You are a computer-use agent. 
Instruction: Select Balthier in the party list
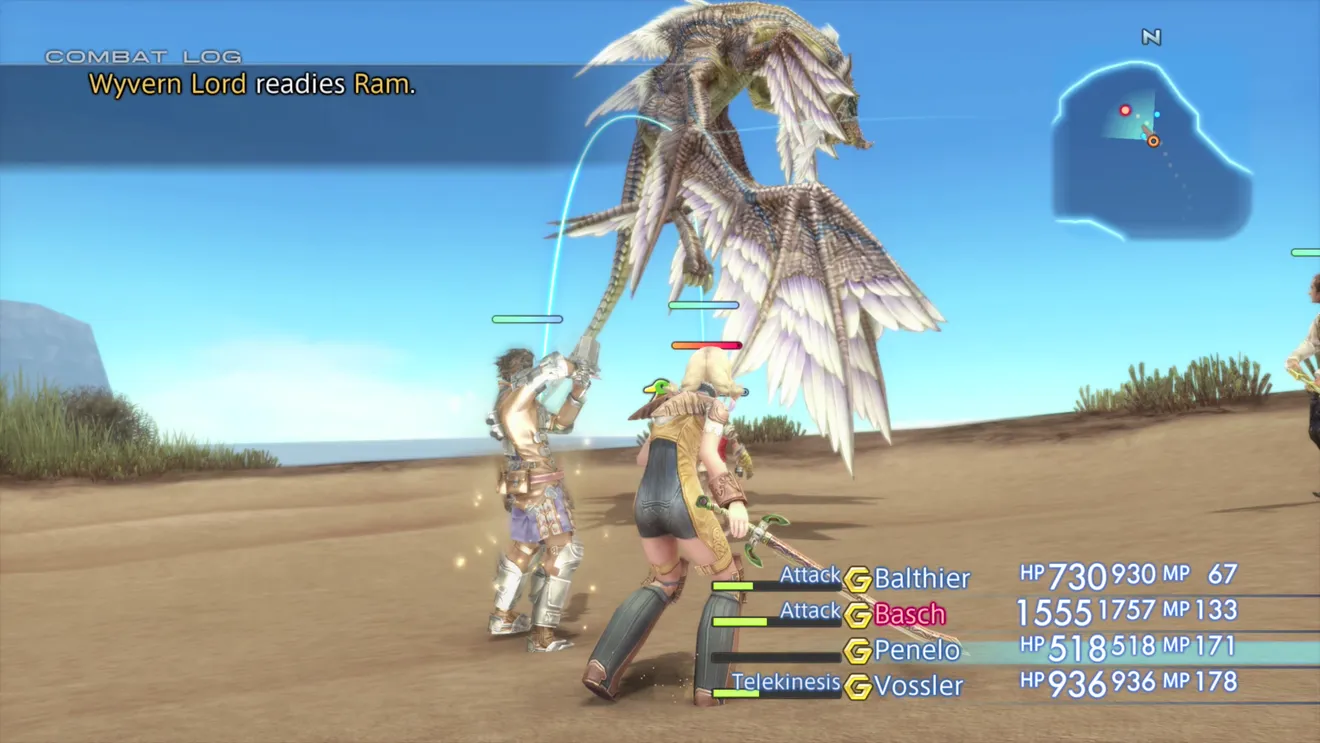[x=921, y=578]
